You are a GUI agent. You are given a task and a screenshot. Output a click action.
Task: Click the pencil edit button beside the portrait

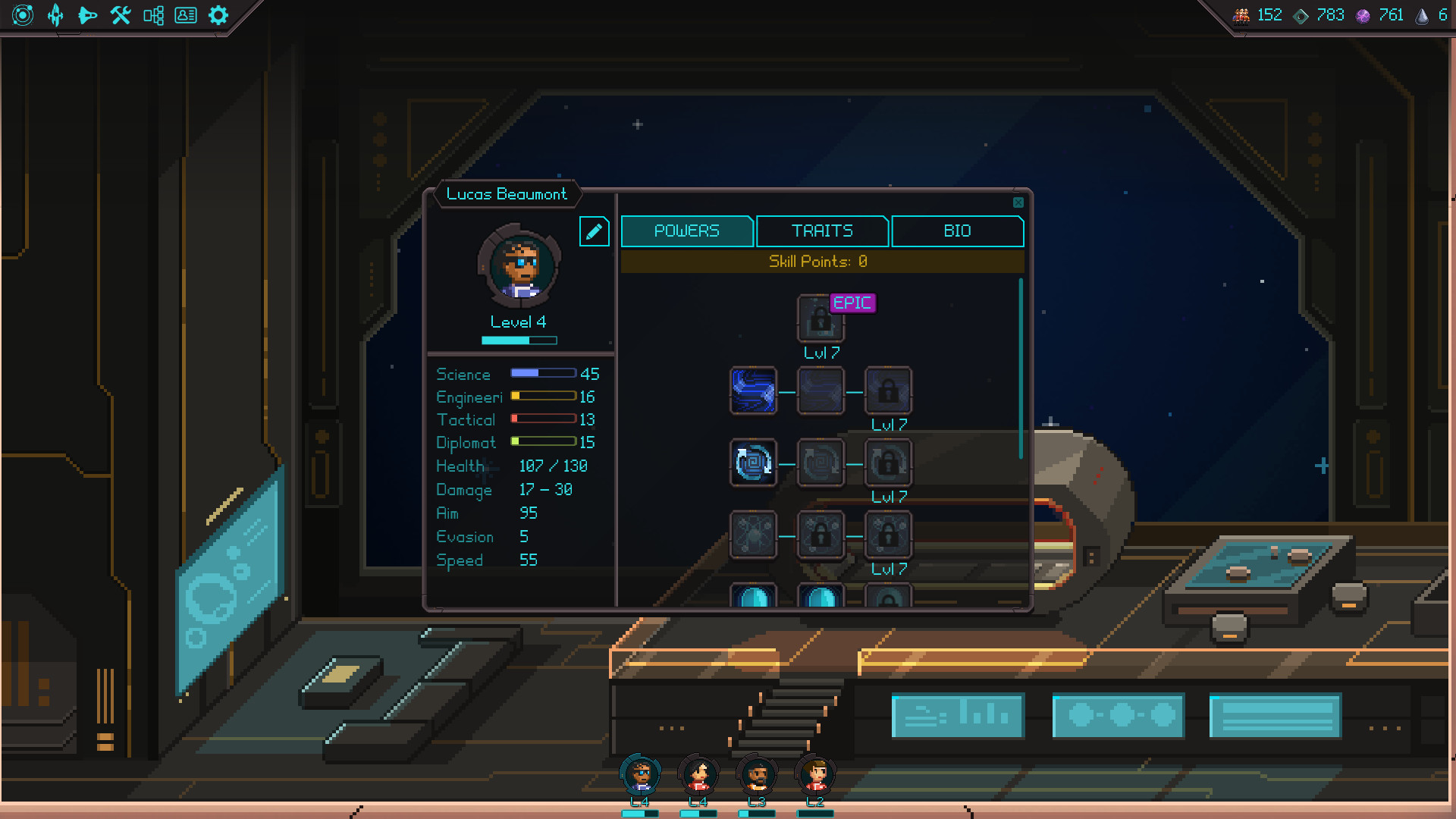(595, 231)
